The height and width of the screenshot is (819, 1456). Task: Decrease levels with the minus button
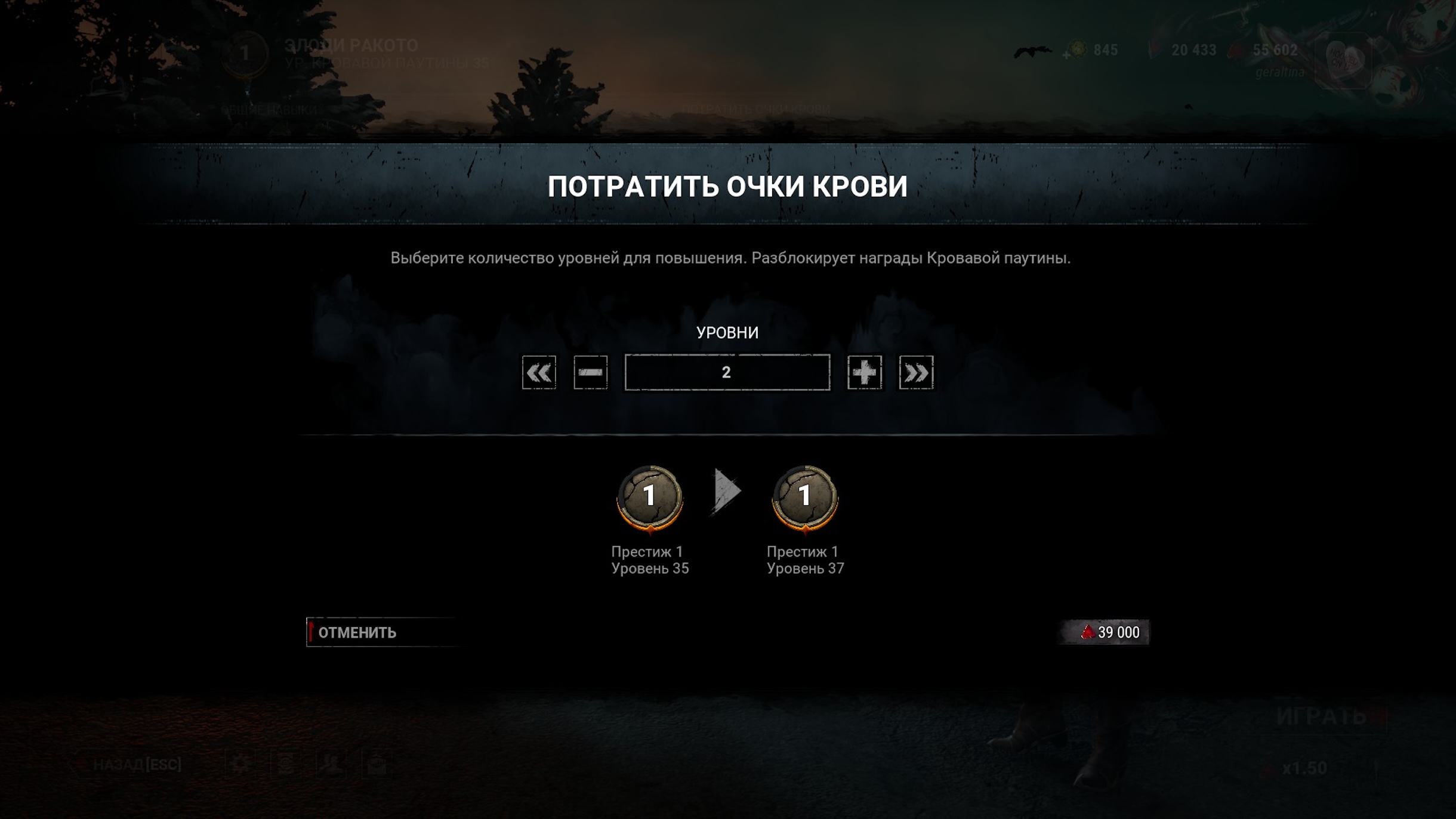point(590,373)
